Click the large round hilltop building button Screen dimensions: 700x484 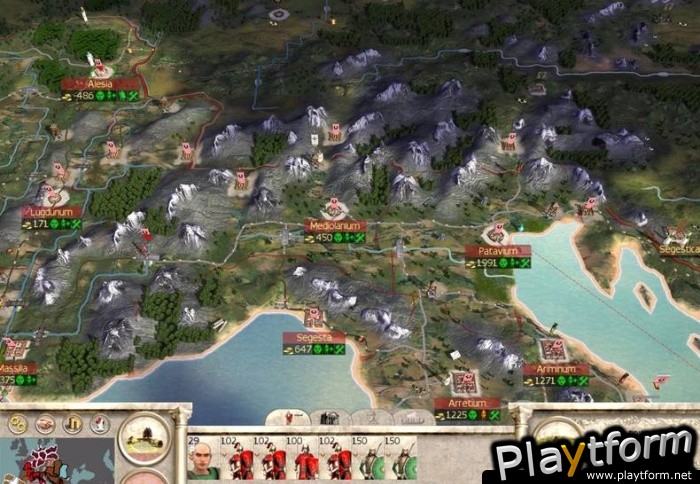tap(144, 437)
